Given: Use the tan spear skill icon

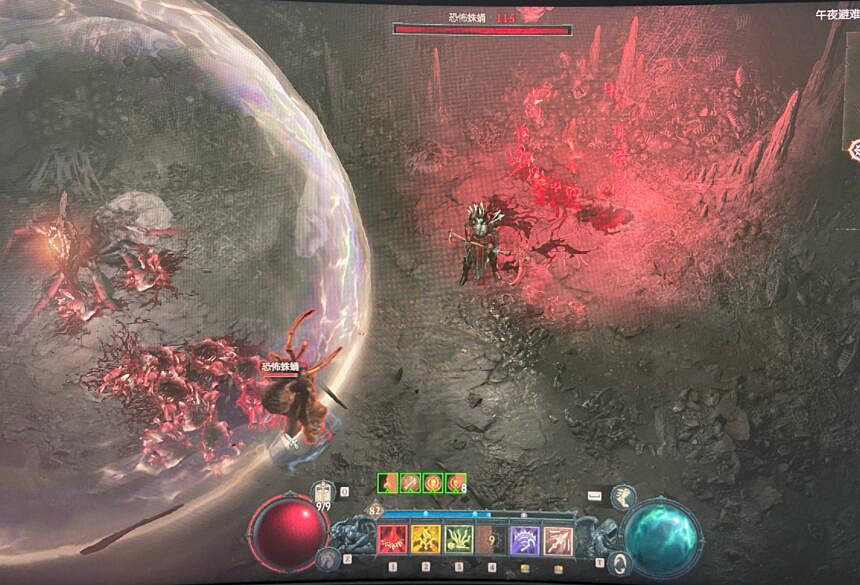Looking at the screenshot, I should click(x=558, y=540).
